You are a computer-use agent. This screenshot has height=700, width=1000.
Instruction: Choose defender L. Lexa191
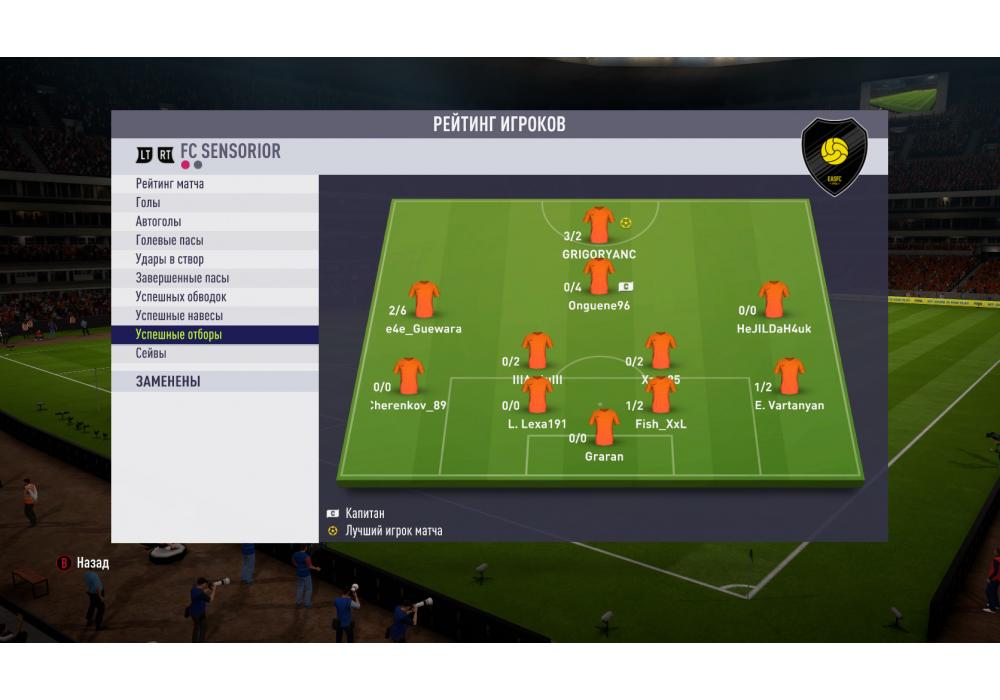(537, 396)
